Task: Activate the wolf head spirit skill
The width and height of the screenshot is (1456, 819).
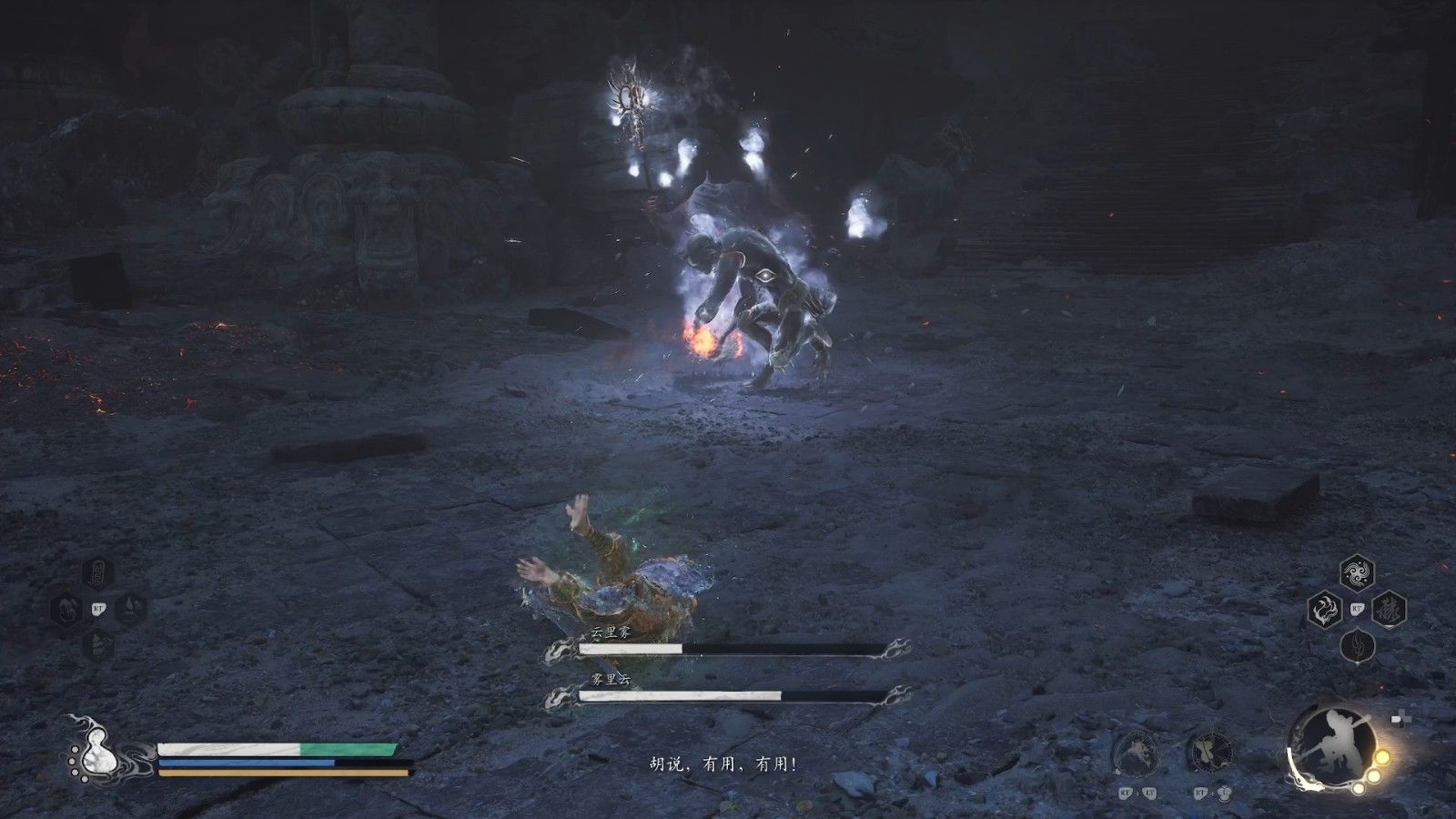Action: pyautogui.click(x=1137, y=753)
